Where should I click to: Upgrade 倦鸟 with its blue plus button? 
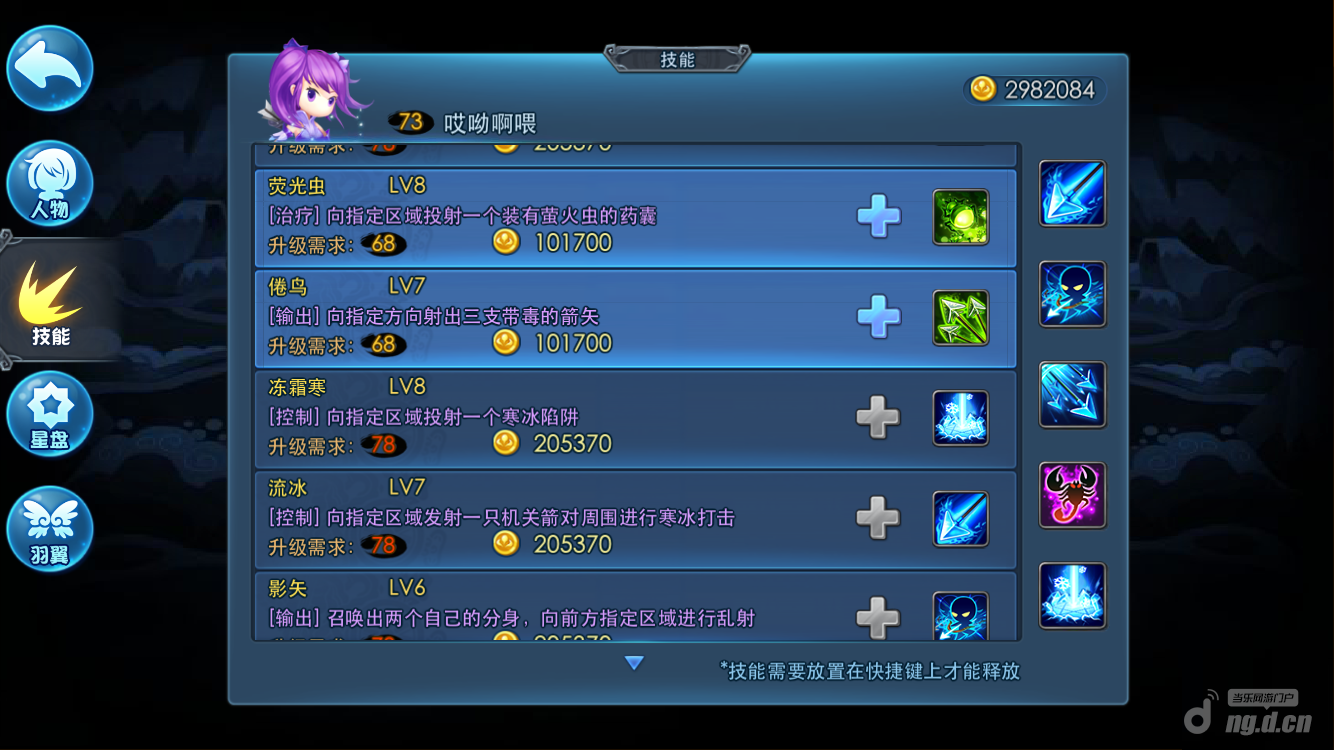[878, 318]
